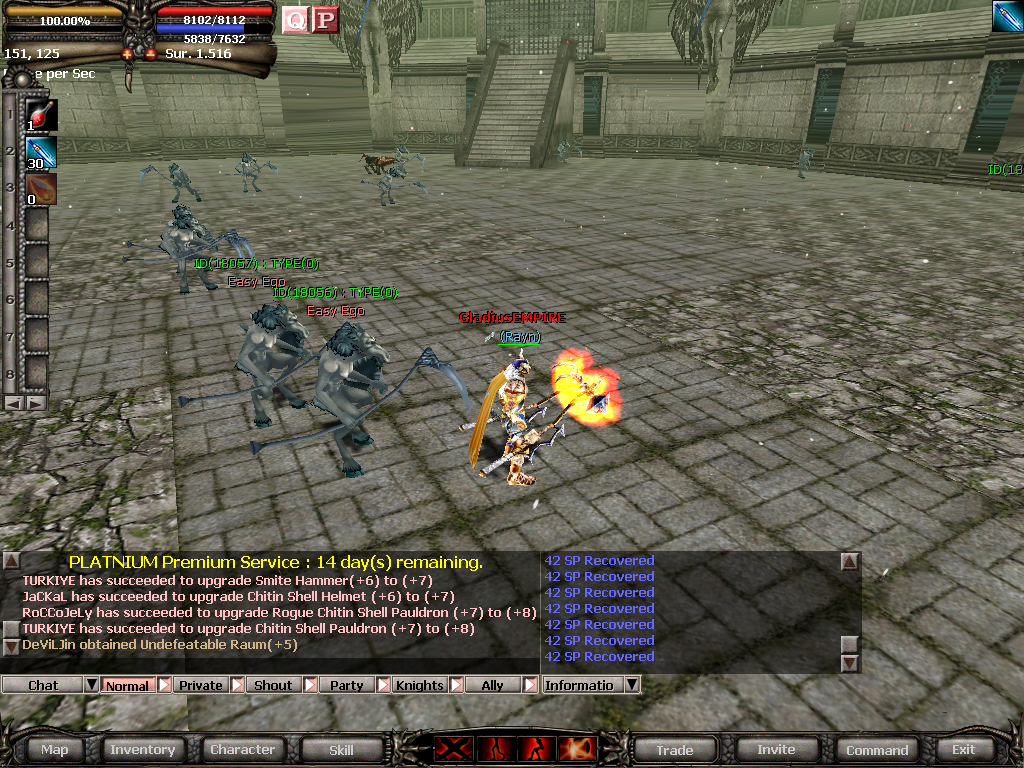Open the Skill window
Viewport: 1024px width, 768px height.
pyautogui.click(x=341, y=749)
